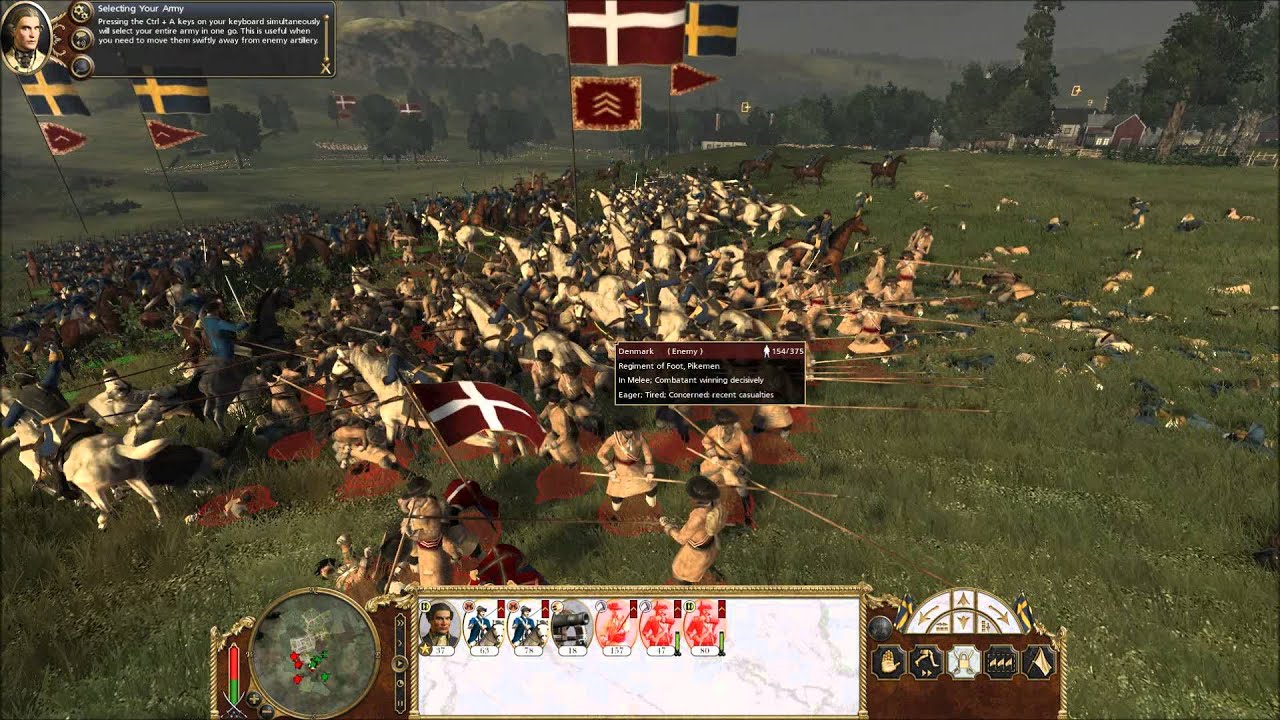The image size is (1280, 720).
Task: Select the cavalry unit card showing 63
Action: (x=485, y=628)
